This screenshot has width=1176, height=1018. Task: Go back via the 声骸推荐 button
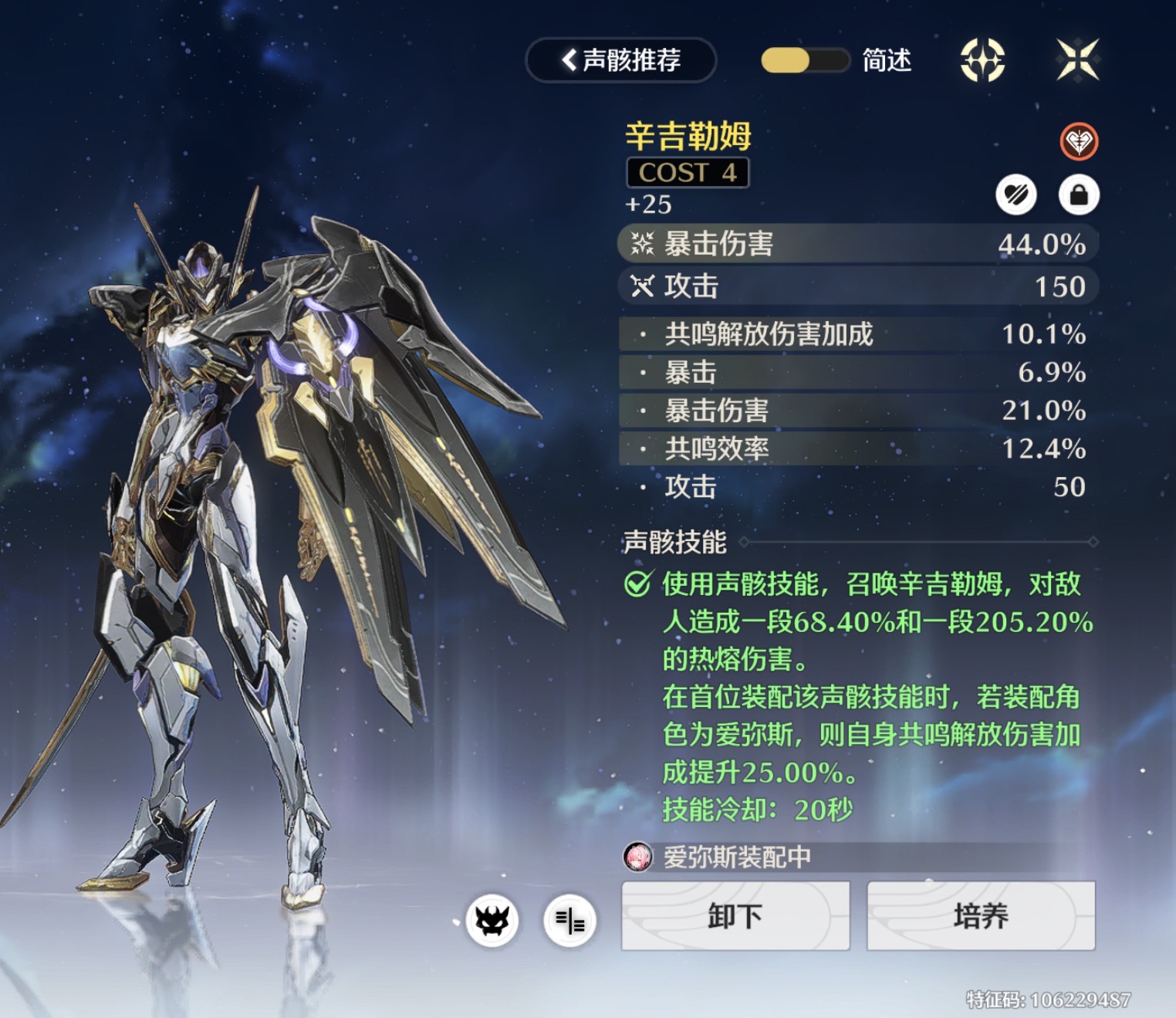(x=621, y=60)
